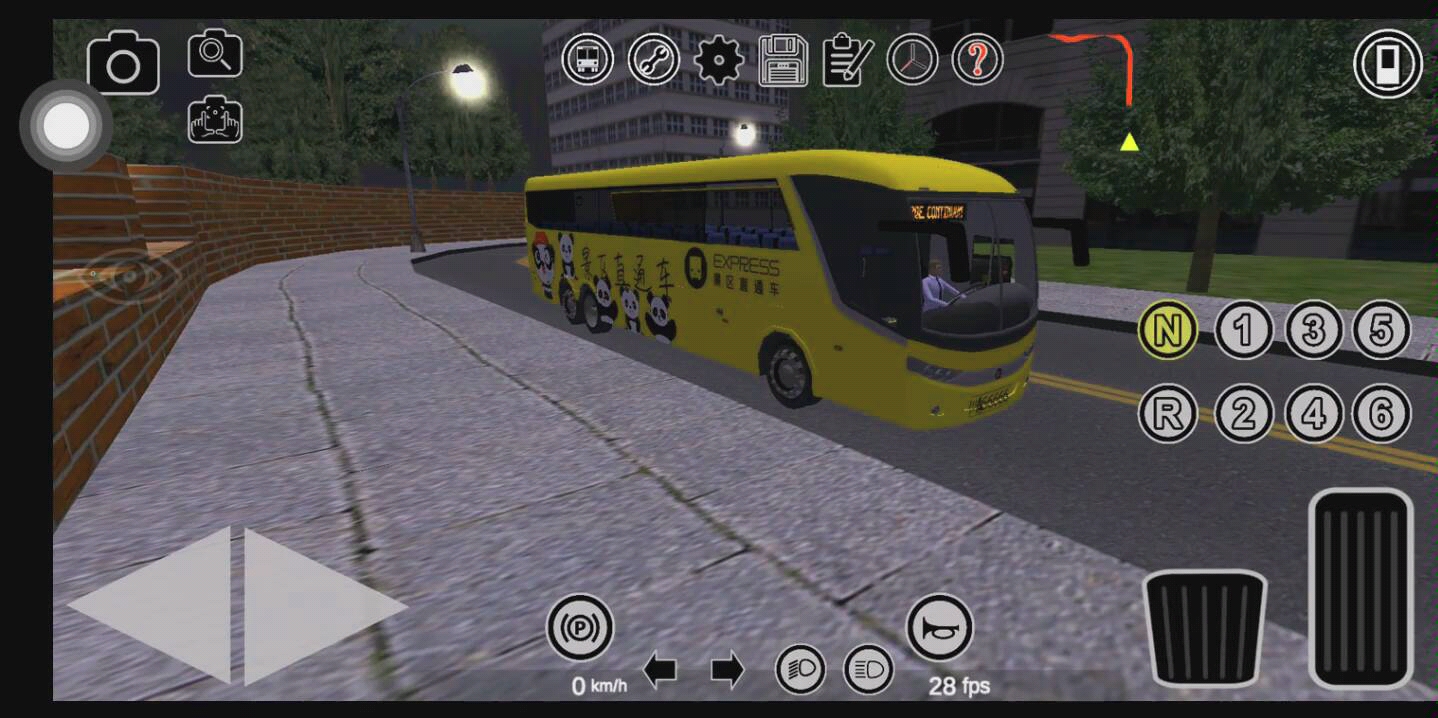
Task: Click the floppy disk save icon
Action: [783, 60]
